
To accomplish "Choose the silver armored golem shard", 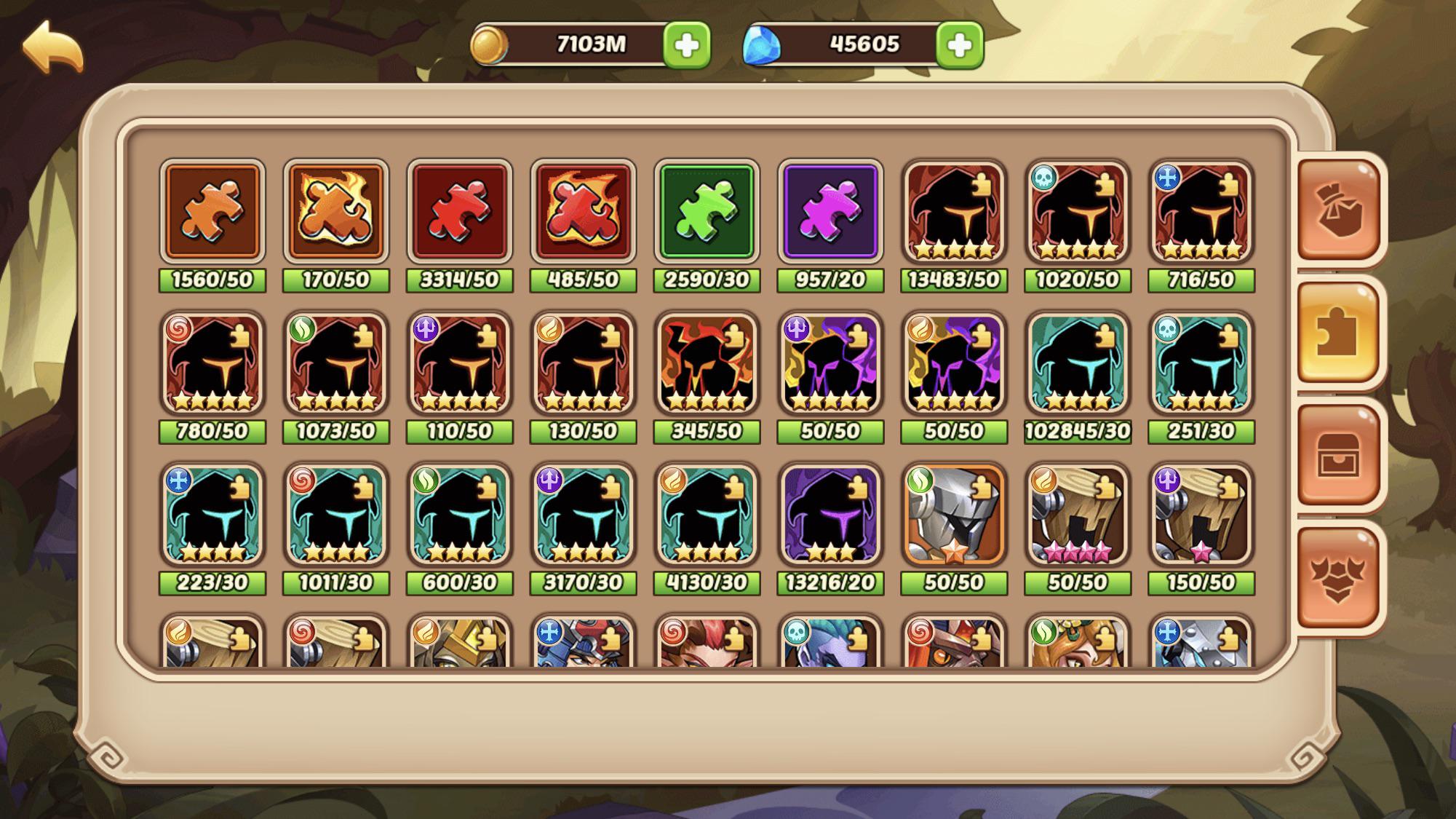I will (x=954, y=515).
